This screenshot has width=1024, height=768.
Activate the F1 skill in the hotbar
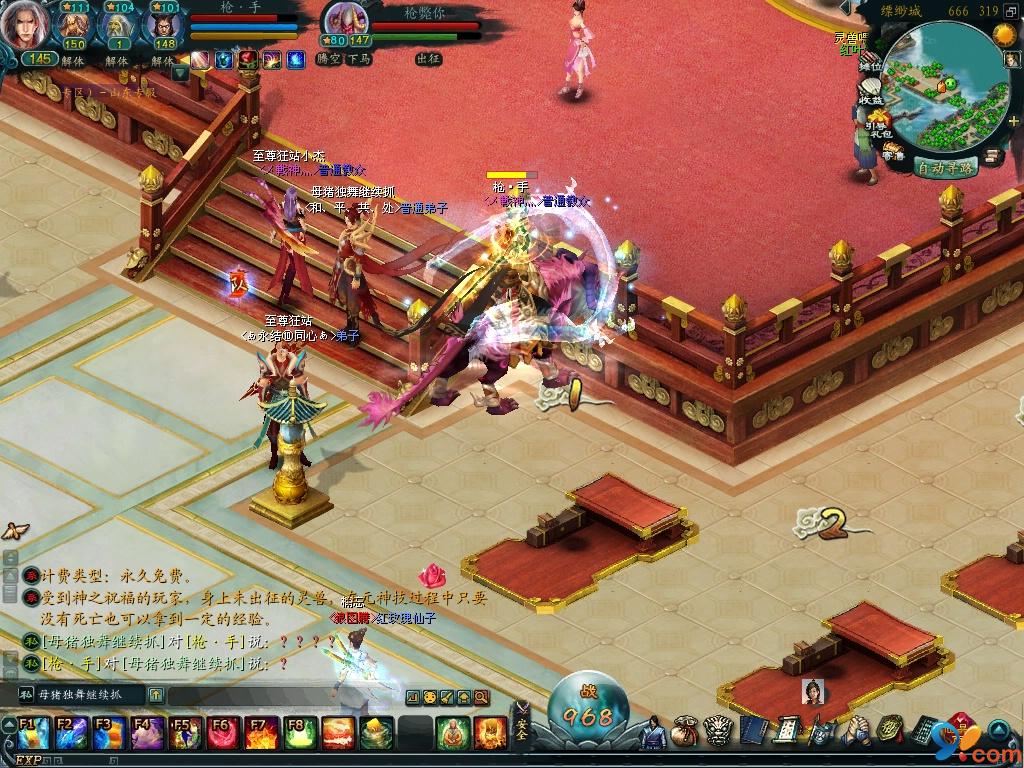pyautogui.click(x=28, y=733)
